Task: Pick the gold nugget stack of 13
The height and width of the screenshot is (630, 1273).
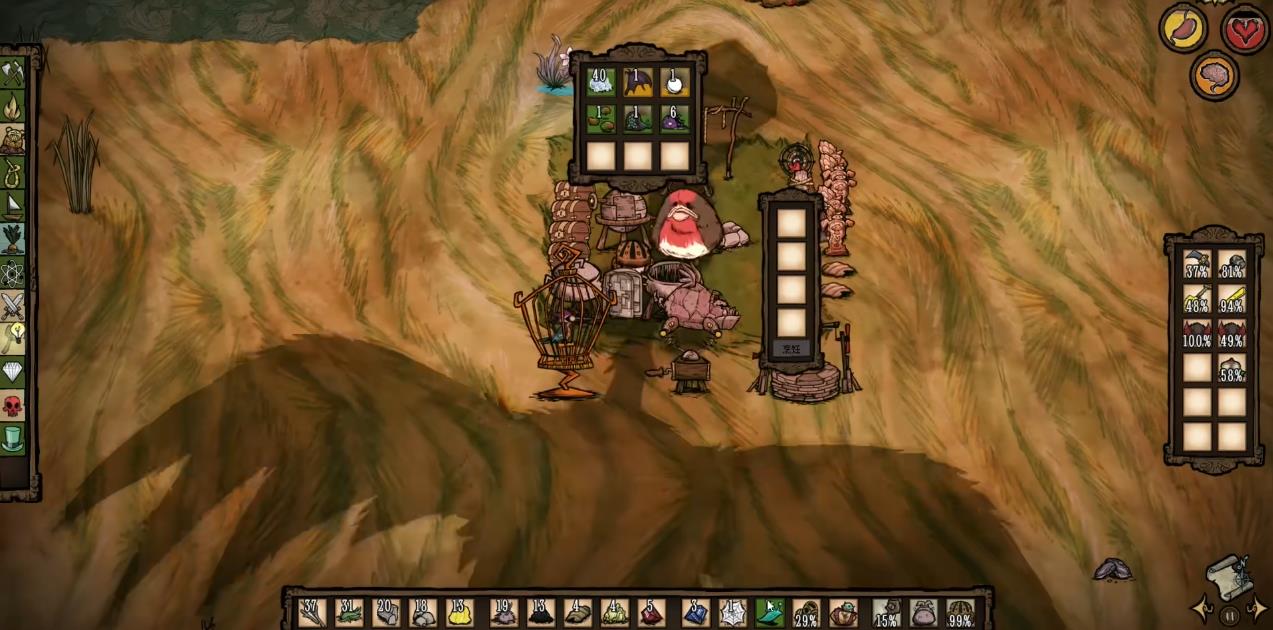Action: [459, 612]
